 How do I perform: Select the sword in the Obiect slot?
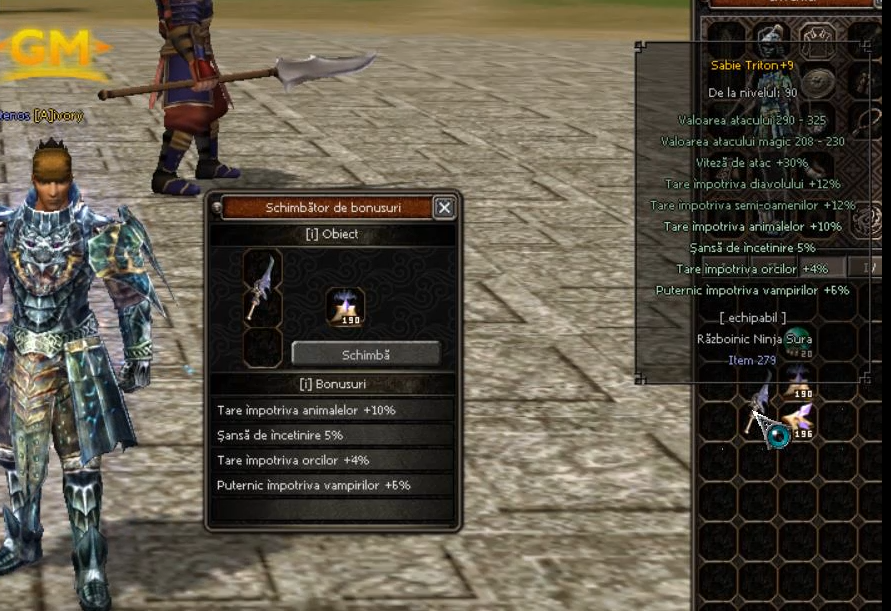pyautogui.click(x=263, y=287)
